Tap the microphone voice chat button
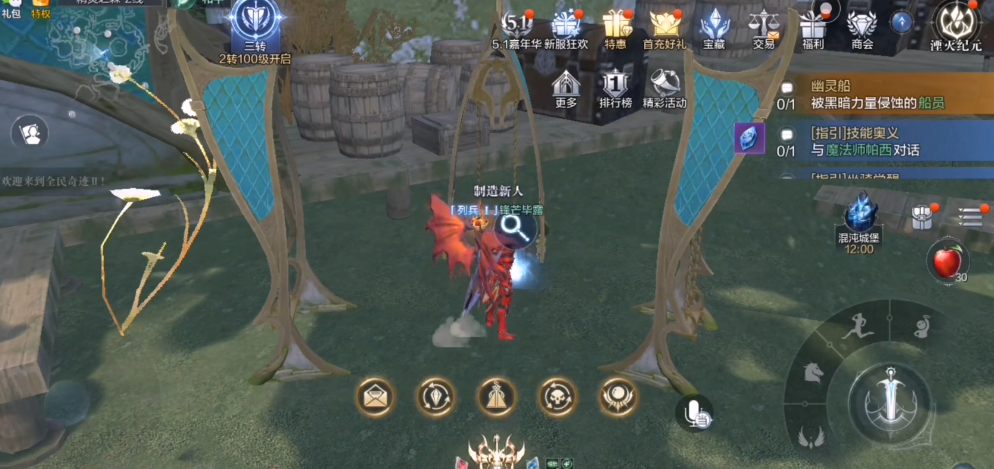 point(694,413)
